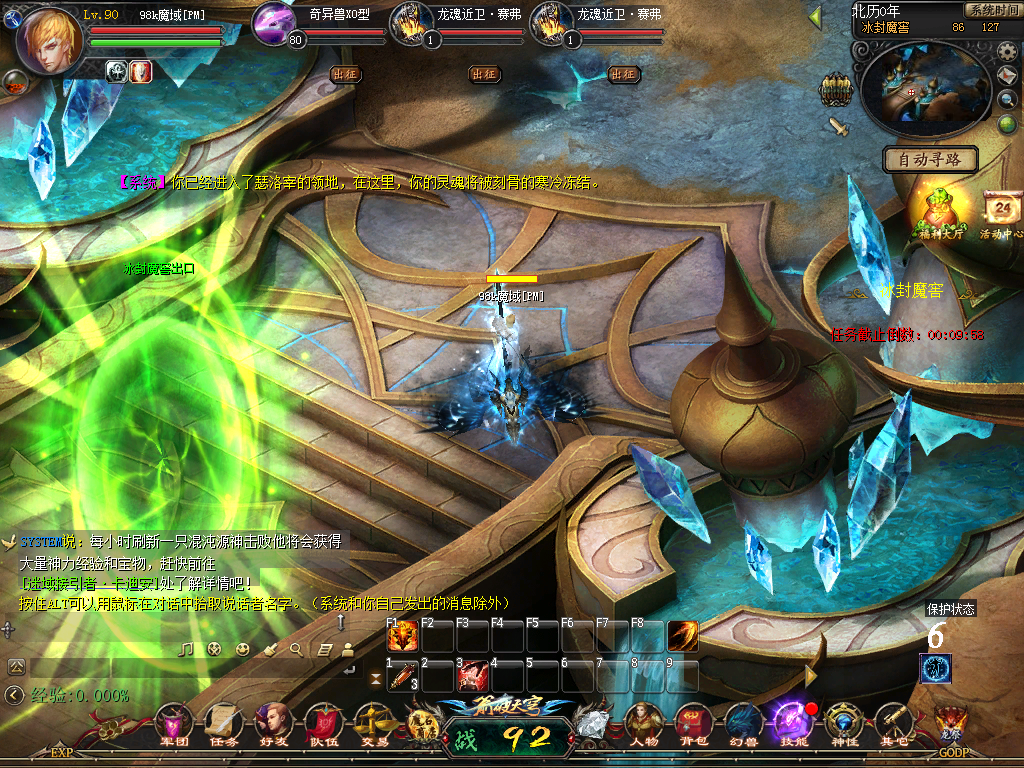Open the 活动中心 activity center calendar

(x=1002, y=212)
